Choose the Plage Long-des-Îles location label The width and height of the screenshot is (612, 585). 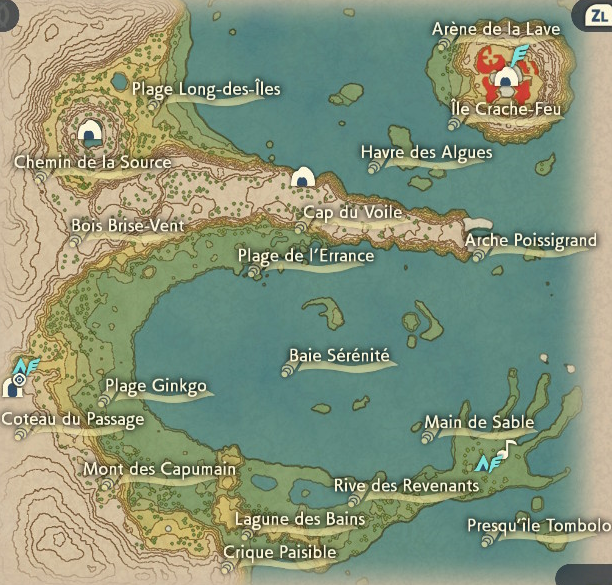pyautogui.click(x=206, y=89)
